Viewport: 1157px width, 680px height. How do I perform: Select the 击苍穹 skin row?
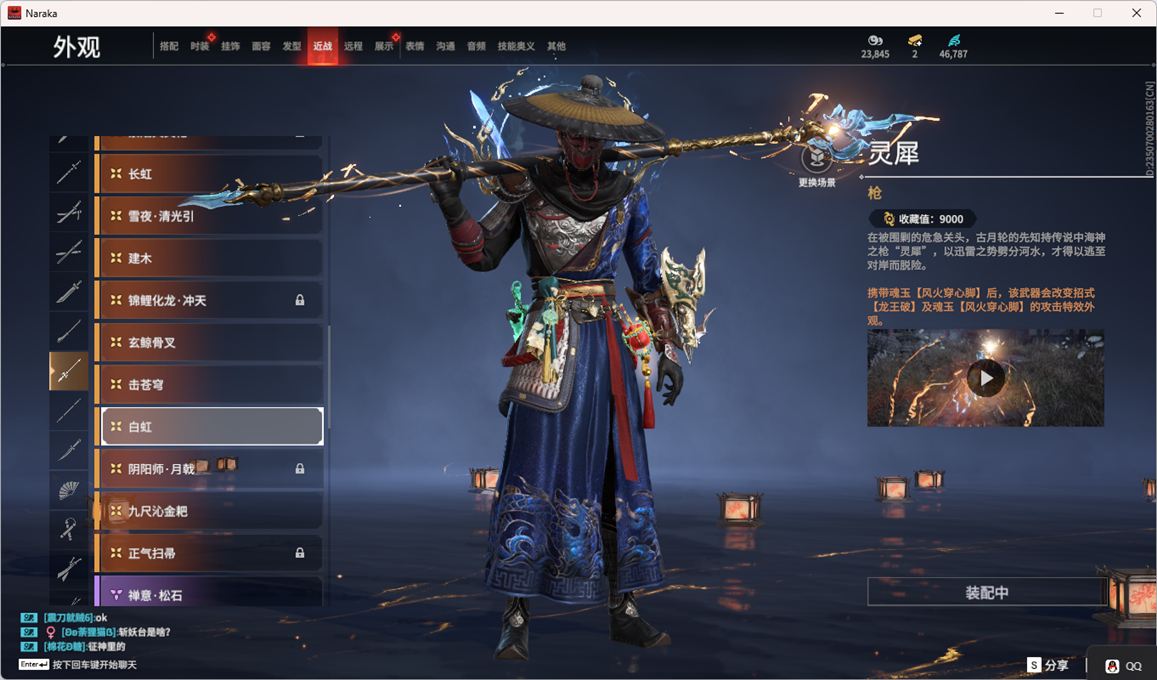[209, 384]
